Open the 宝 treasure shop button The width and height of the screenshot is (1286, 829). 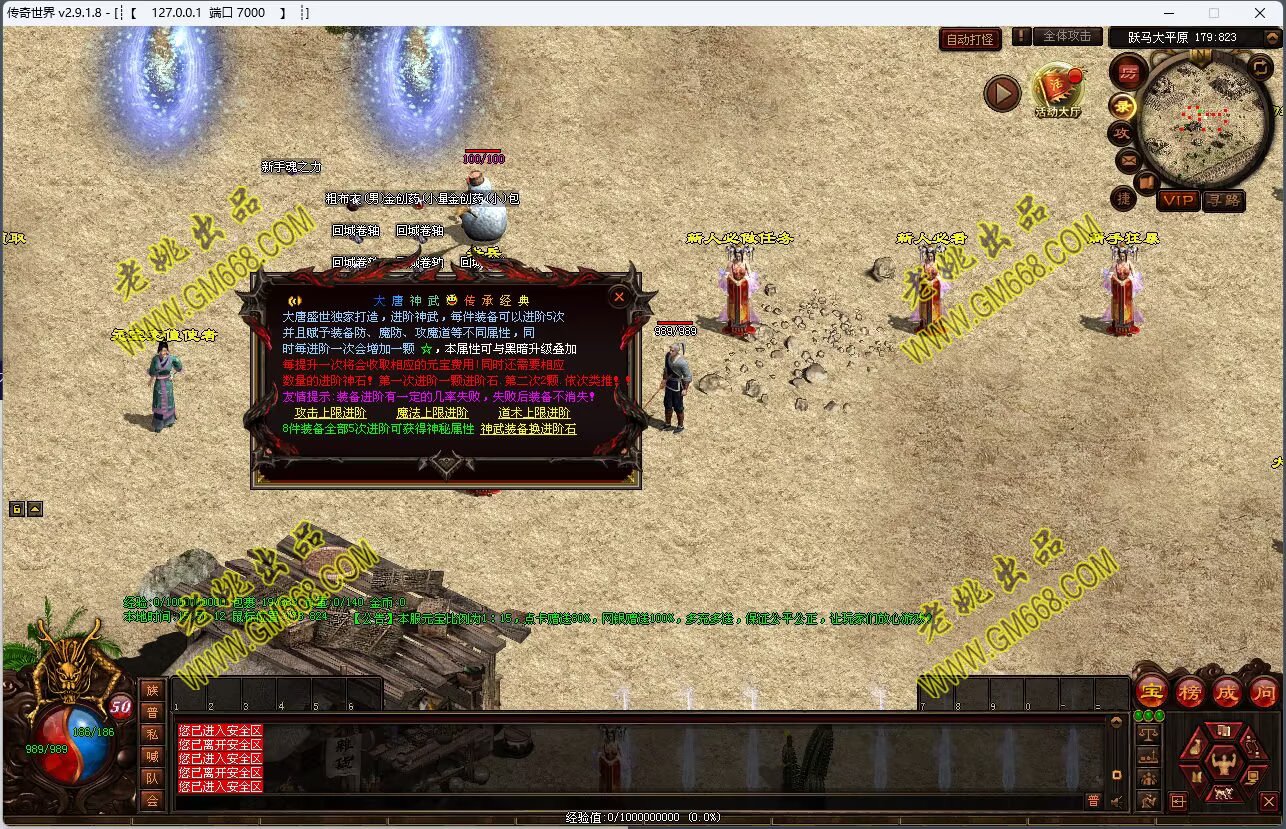click(x=1151, y=691)
